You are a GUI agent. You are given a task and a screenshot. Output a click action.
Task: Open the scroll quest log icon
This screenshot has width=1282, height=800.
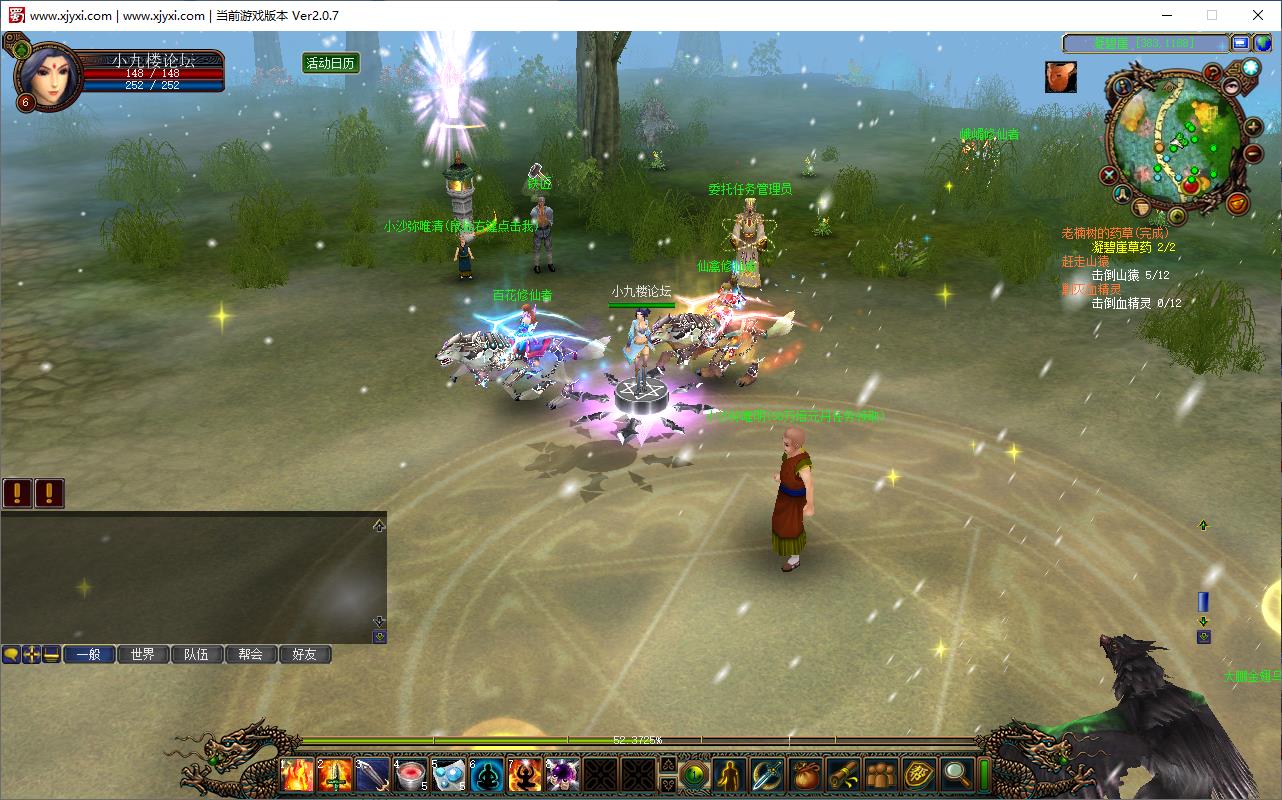pos(843,775)
